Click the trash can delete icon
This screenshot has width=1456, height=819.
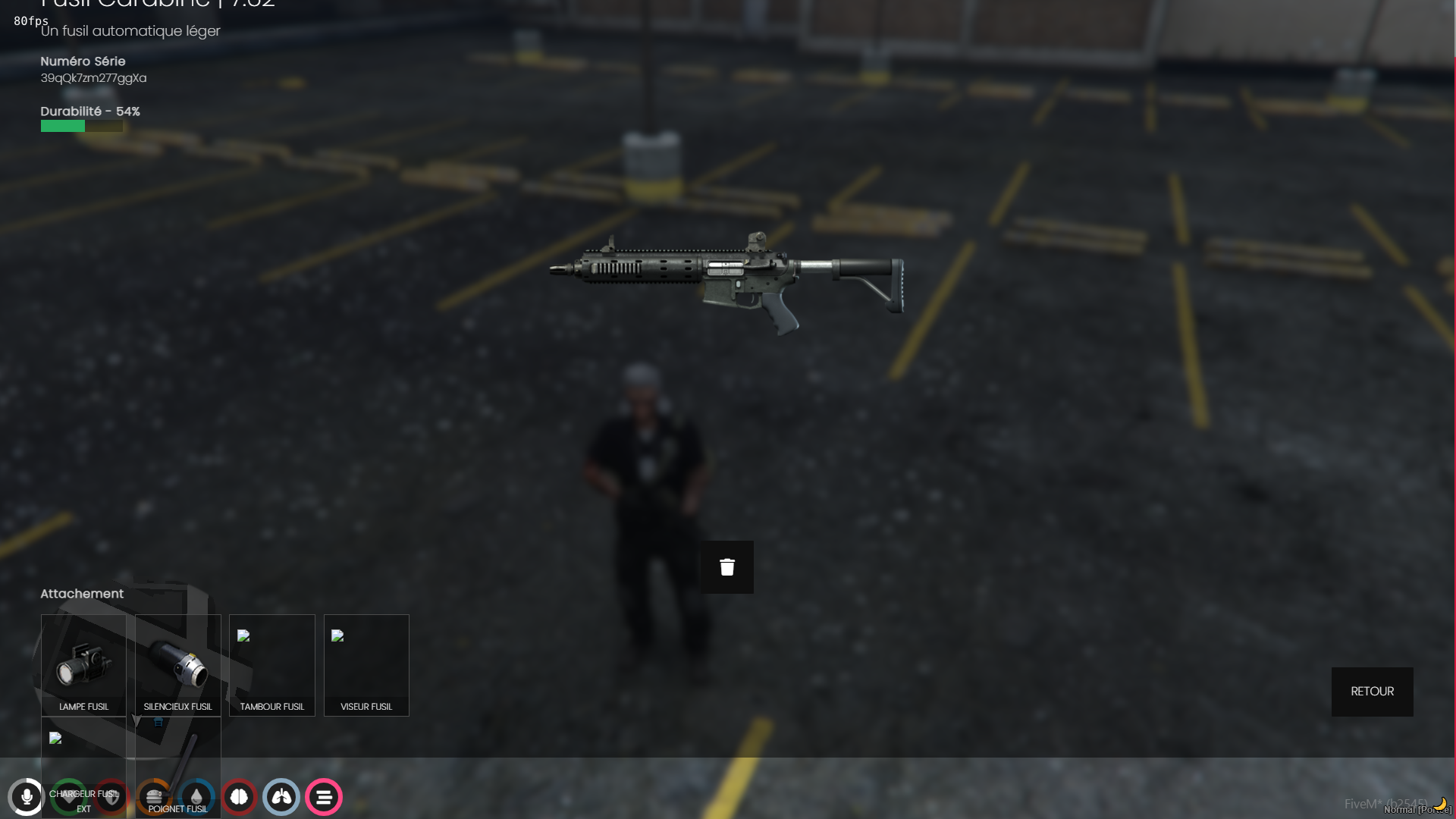[x=726, y=566]
